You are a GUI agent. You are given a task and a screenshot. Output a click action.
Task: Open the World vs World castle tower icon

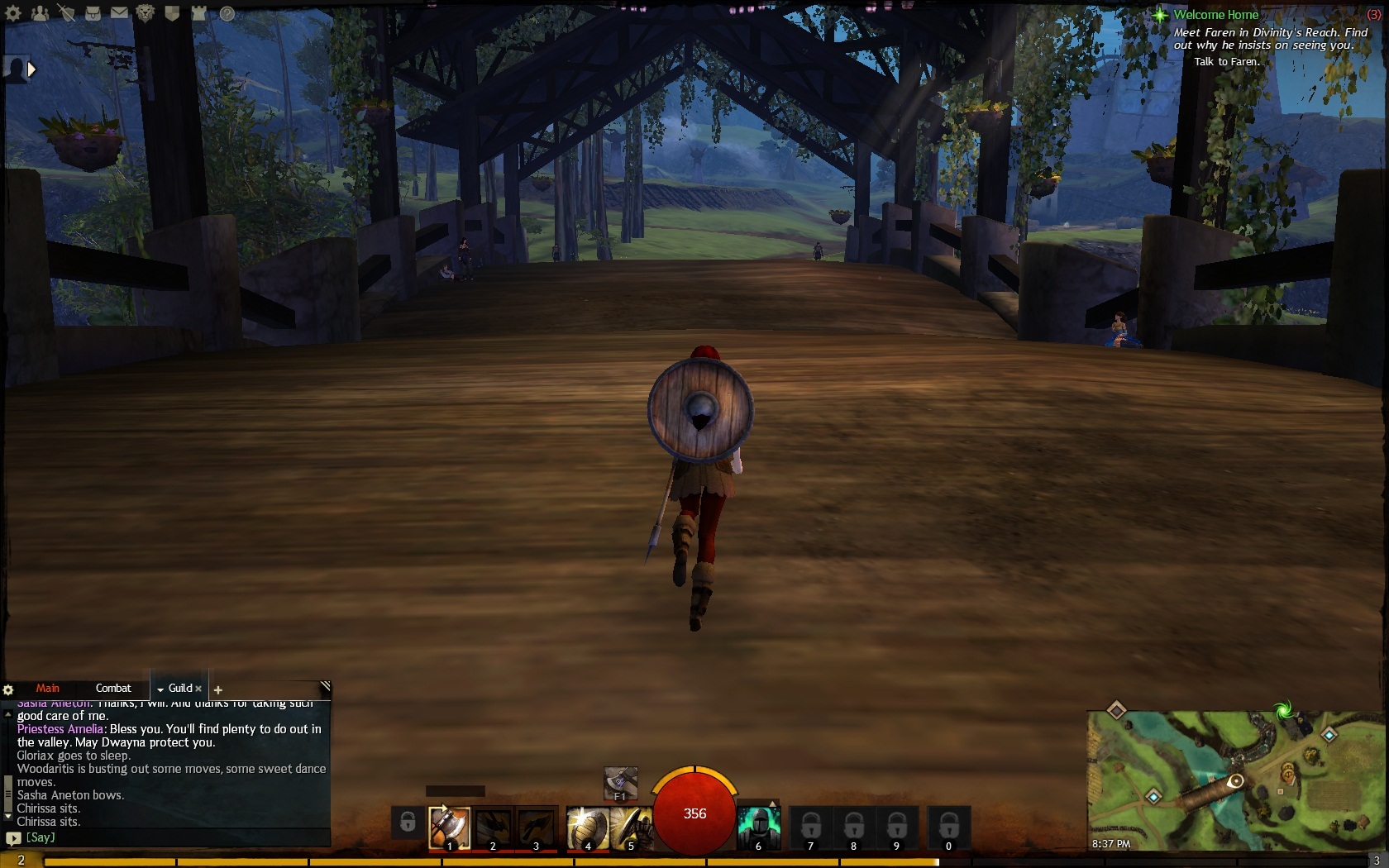199,13
